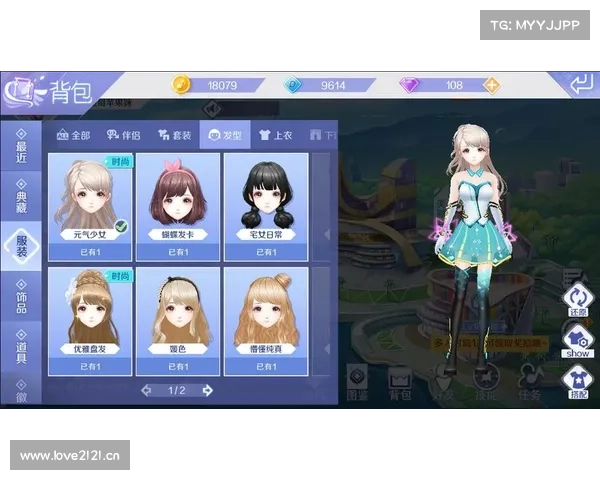Select the 发型 (Hairstyle) category tab
This screenshot has width=600, height=480.
224,134
